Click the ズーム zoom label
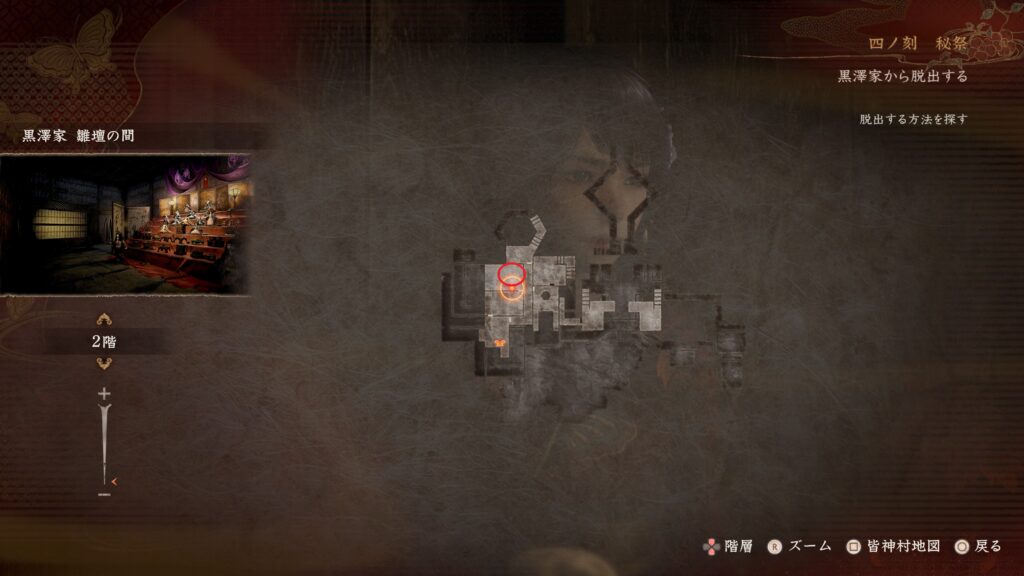The width and height of the screenshot is (1024, 576). click(x=809, y=546)
